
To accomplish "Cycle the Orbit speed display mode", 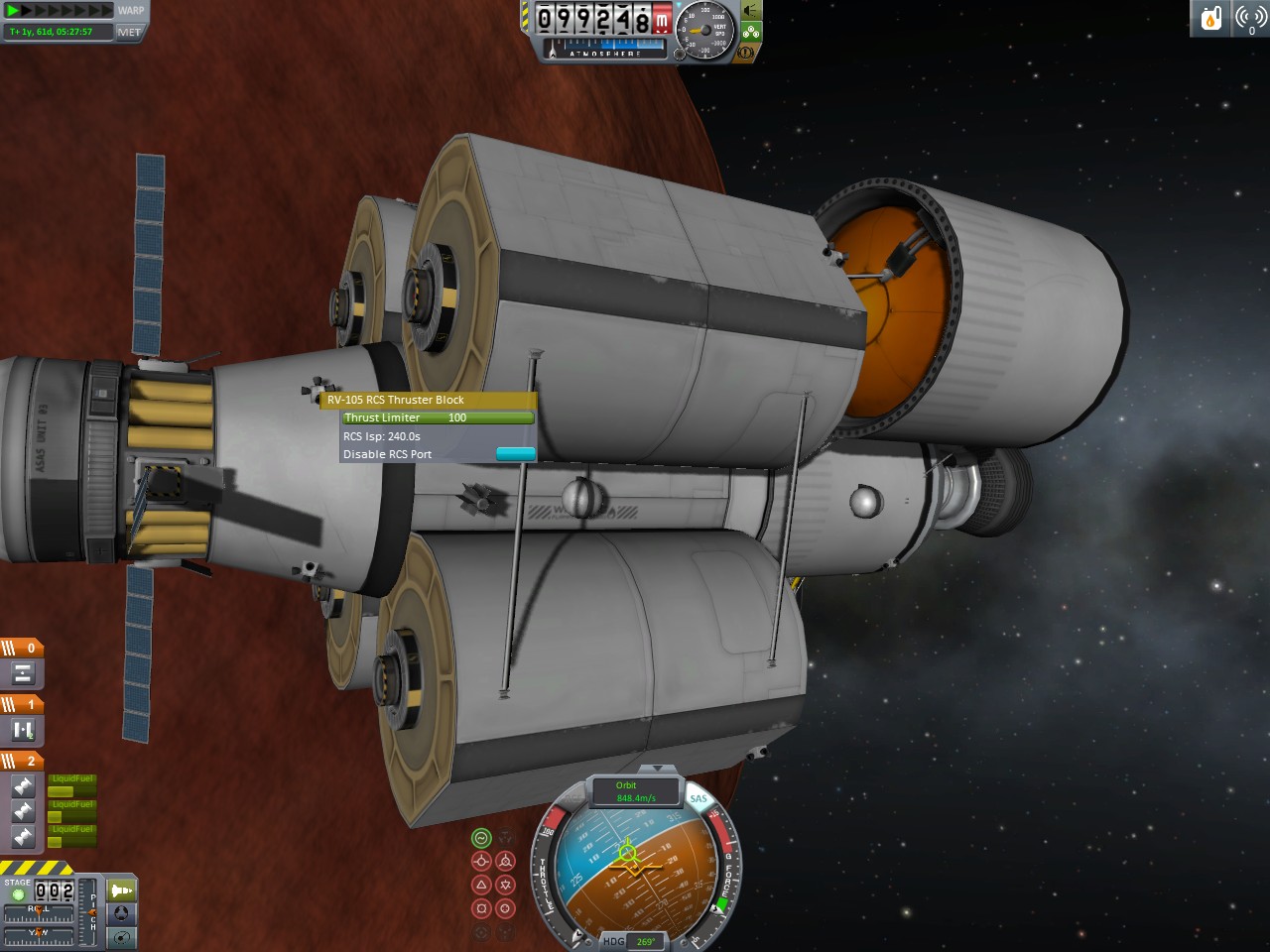I will 635,790.
